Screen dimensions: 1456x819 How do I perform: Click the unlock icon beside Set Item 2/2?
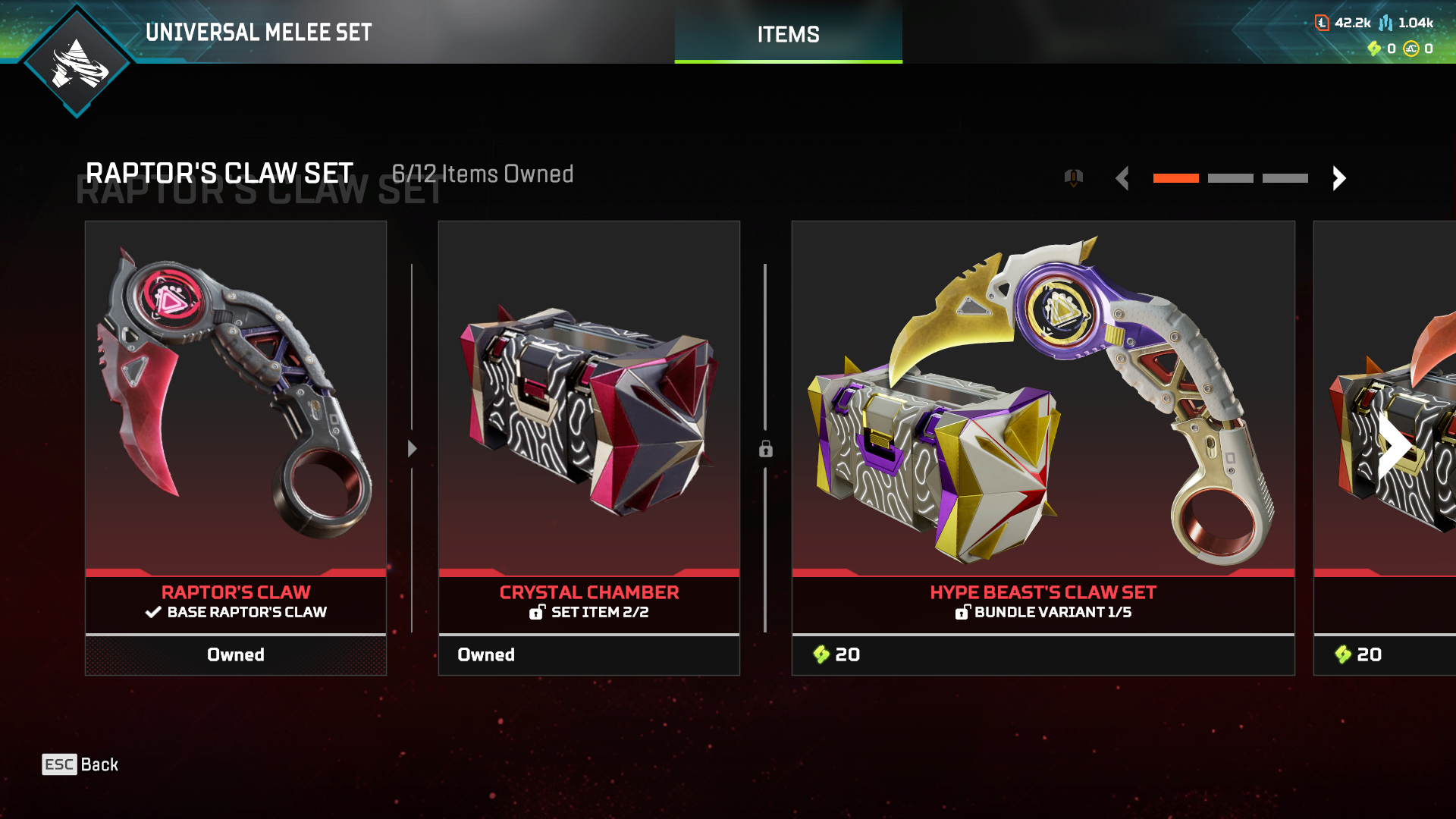click(538, 613)
